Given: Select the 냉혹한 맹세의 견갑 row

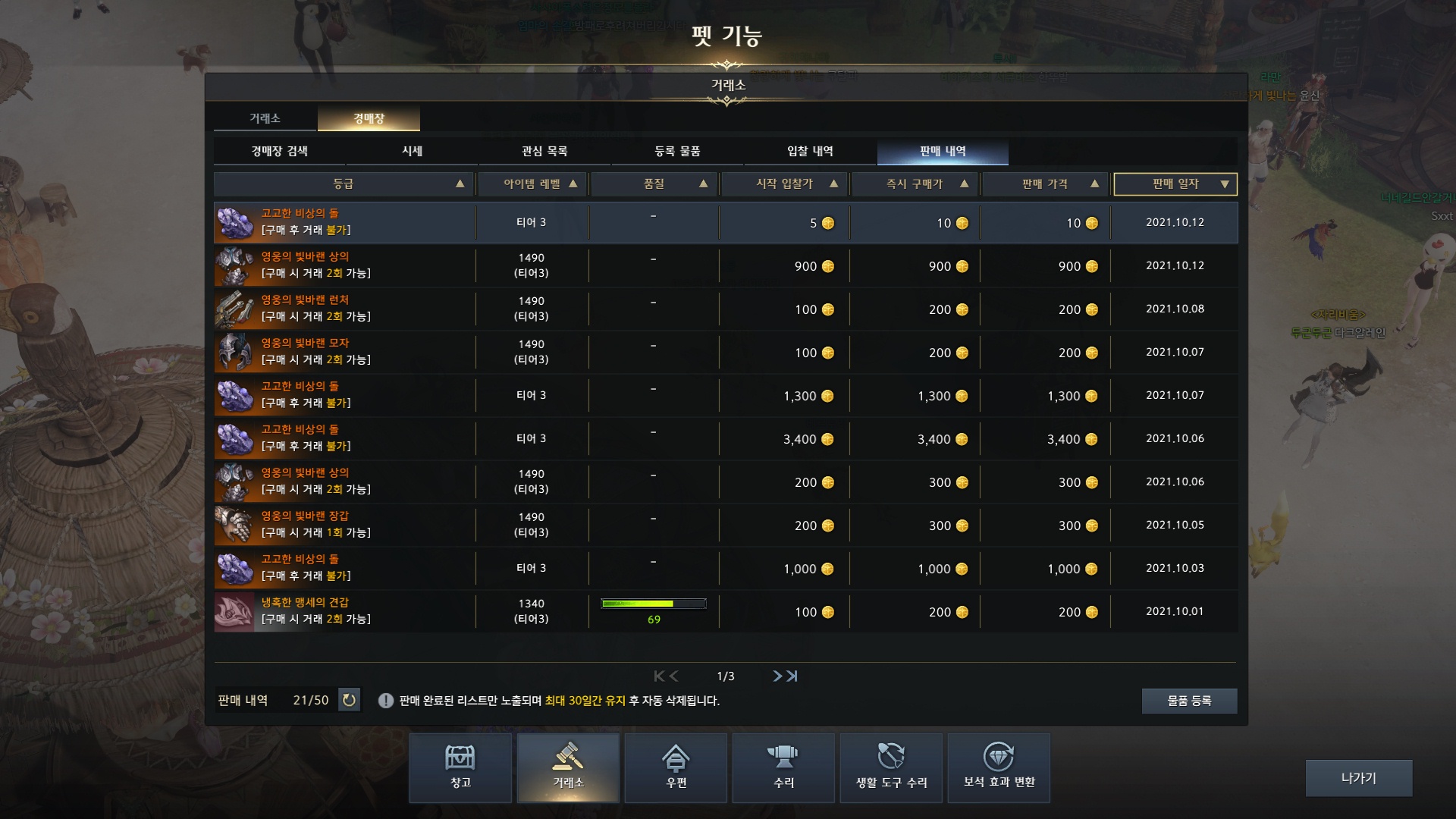Looking at the screenshot, I should [725, 611].
